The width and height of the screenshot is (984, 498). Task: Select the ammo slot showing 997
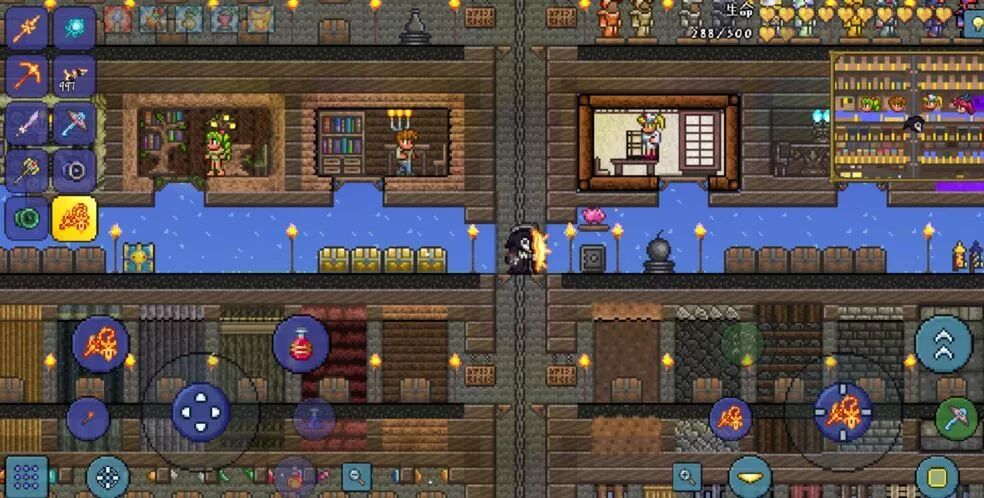(74, 75)
